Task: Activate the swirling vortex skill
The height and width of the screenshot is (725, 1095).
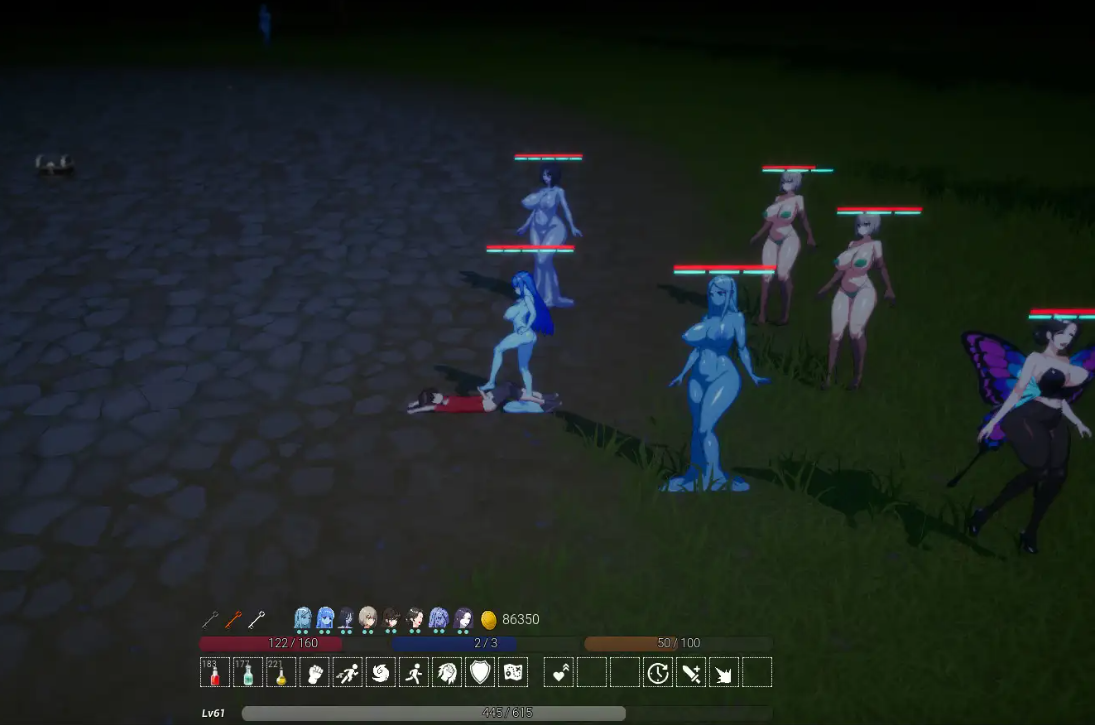Action: [x=381, y=672]
